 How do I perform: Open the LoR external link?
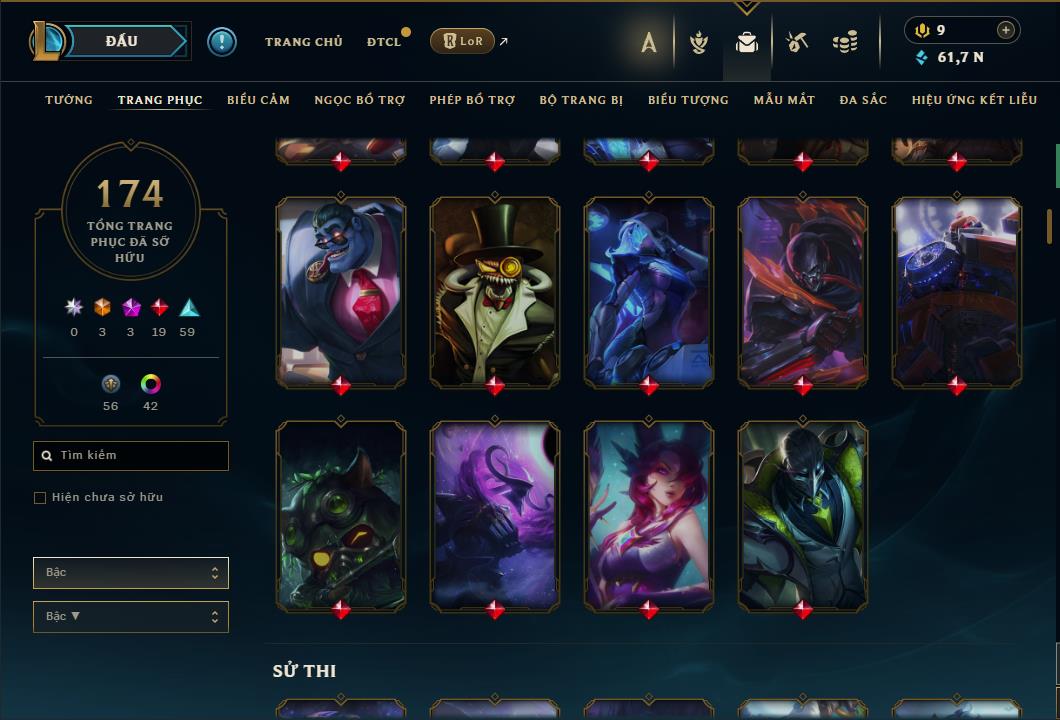pos(463,41)
